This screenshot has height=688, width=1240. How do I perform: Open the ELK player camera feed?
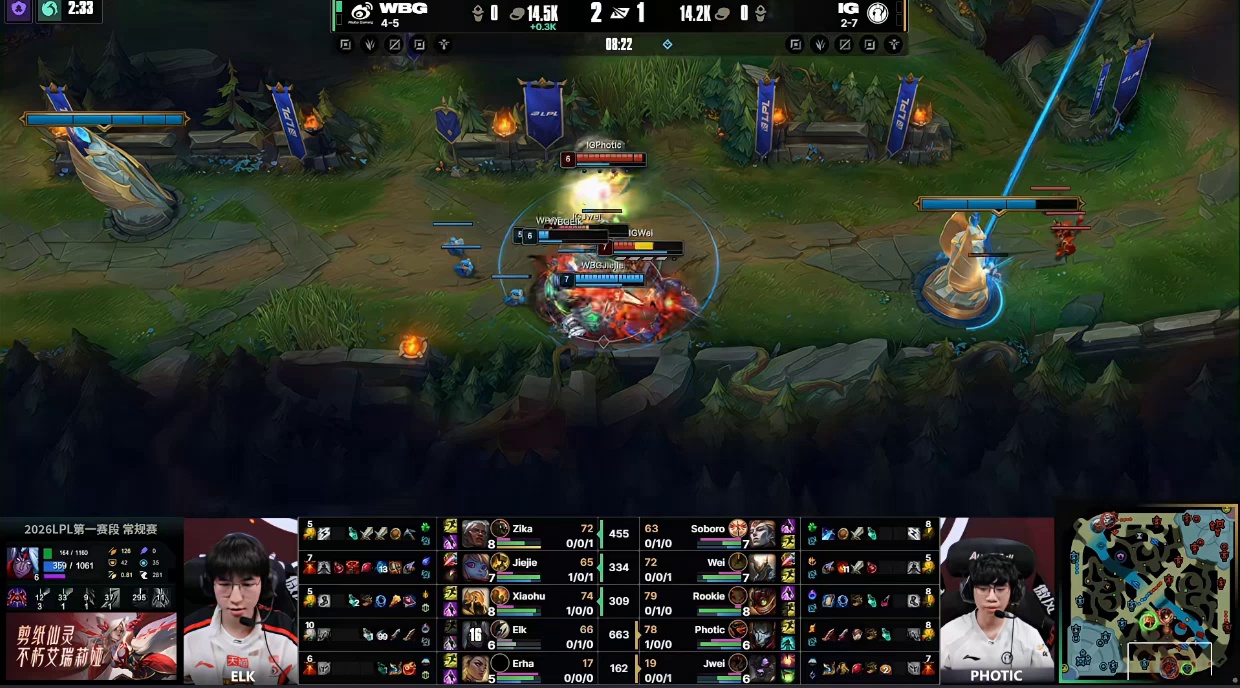241,600
